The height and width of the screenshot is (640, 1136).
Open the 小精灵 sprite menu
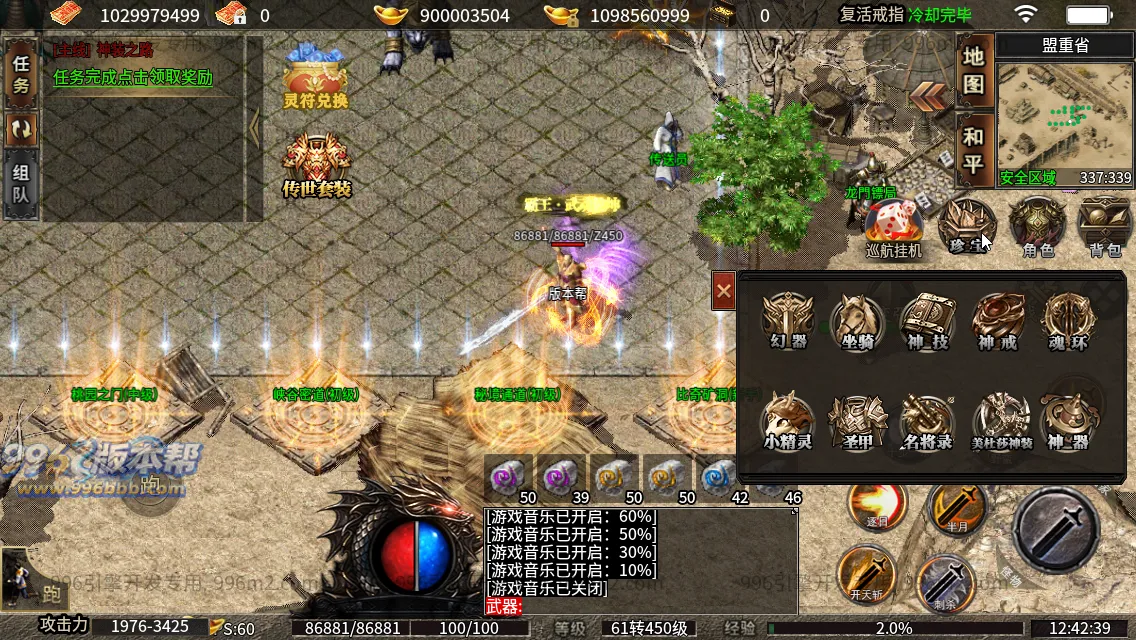pos(788,420)
